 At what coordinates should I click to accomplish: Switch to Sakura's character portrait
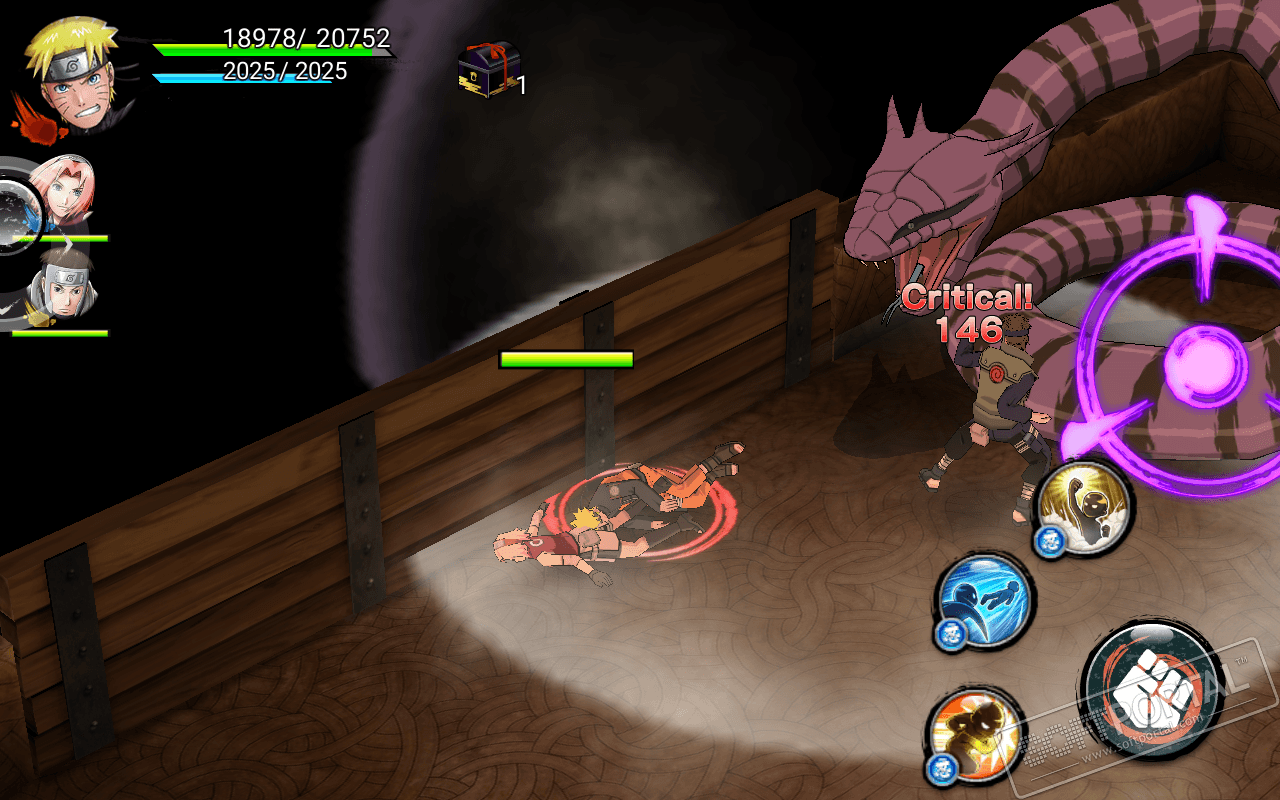click(62, 192)
